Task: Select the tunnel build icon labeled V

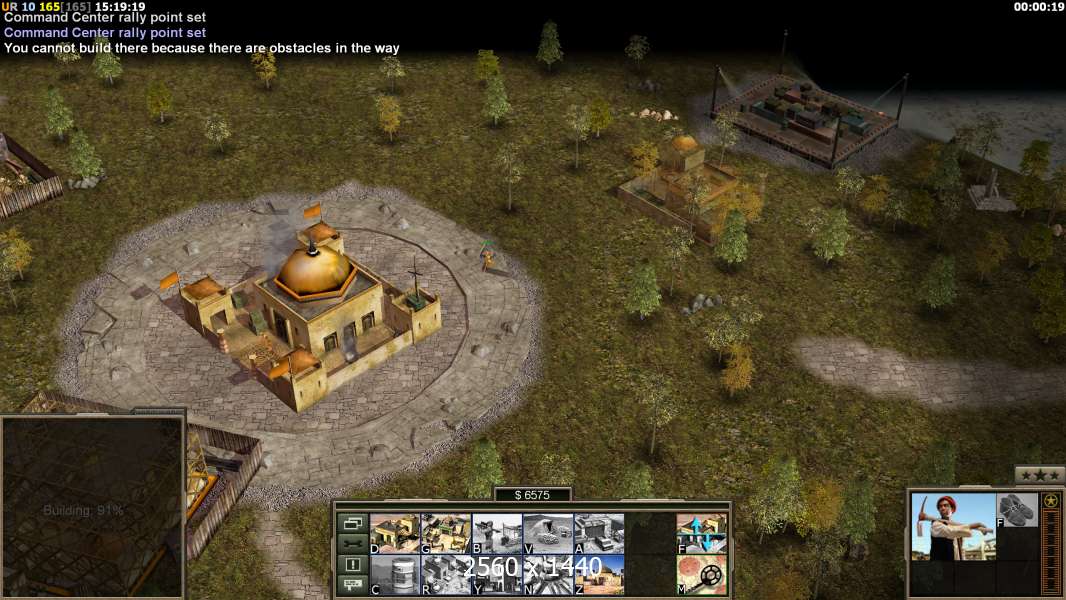Action: pos(548,534)
